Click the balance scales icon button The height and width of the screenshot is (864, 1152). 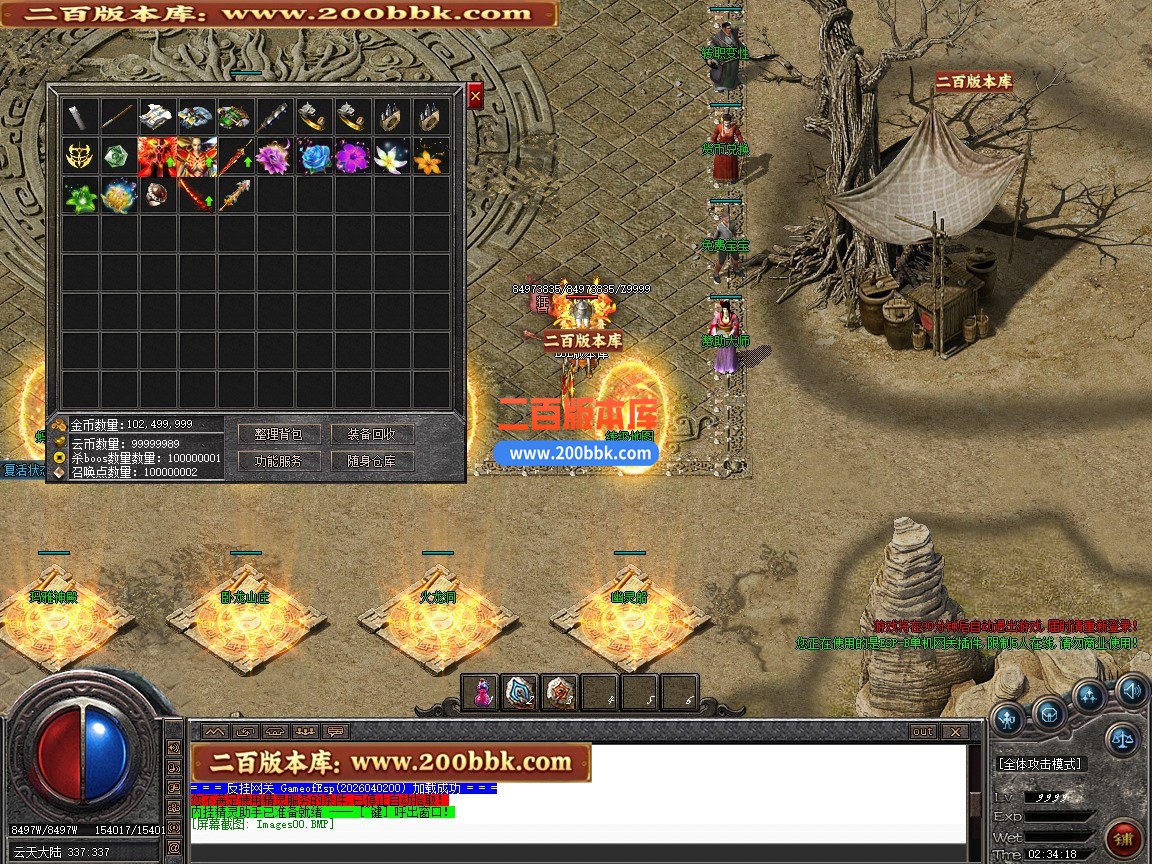pos(1120,740)
